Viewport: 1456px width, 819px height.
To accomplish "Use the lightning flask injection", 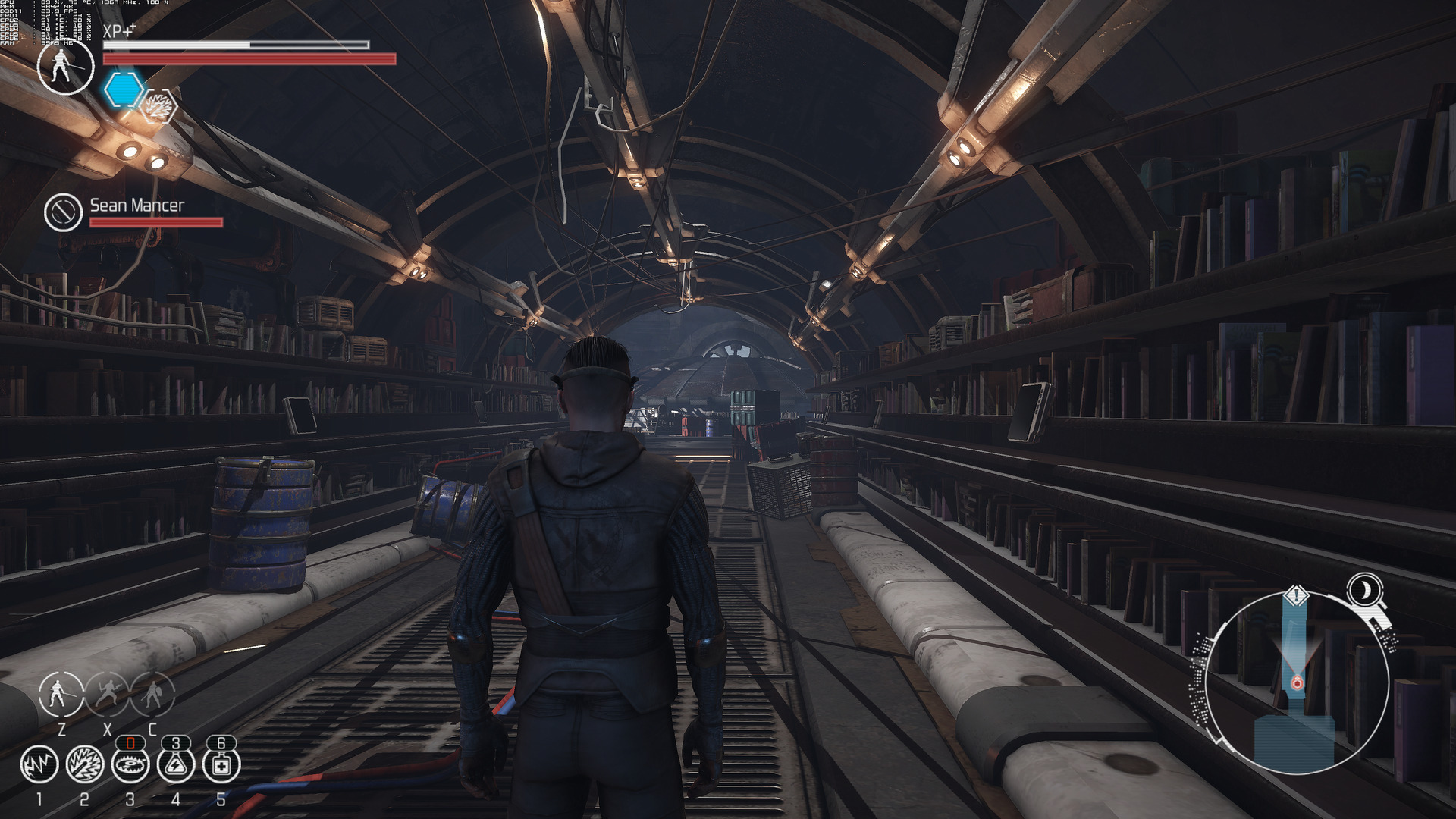I will click(176, 764).
